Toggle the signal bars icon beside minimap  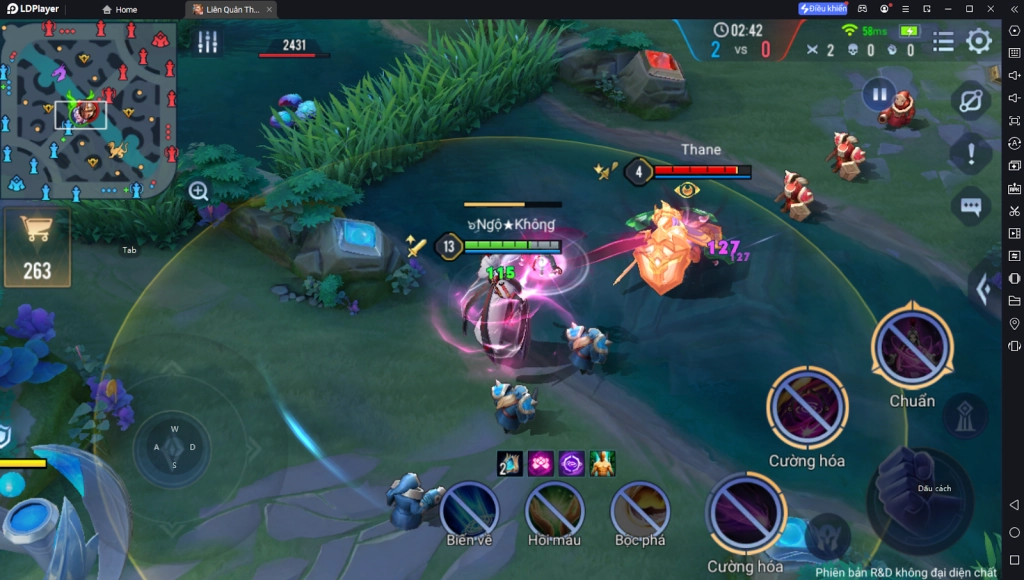pos(207,42)
